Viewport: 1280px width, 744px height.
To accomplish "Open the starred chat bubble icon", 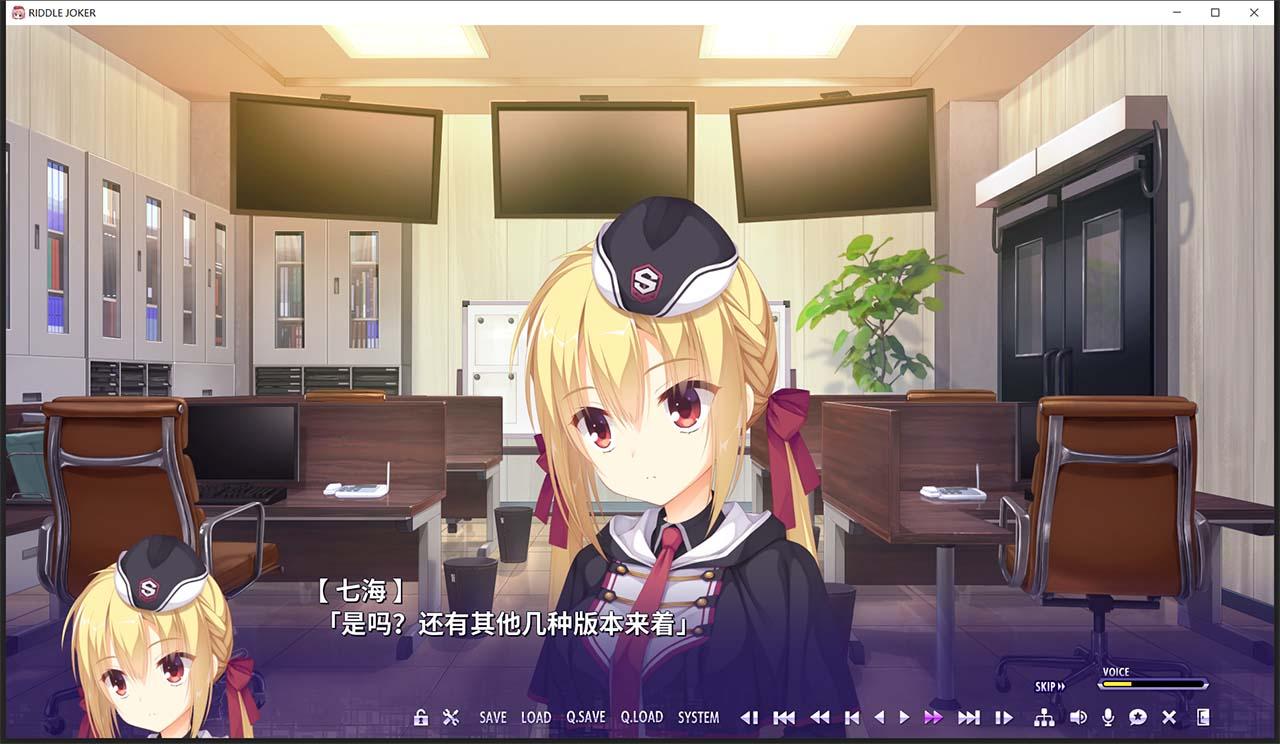I will [1139, 718].
